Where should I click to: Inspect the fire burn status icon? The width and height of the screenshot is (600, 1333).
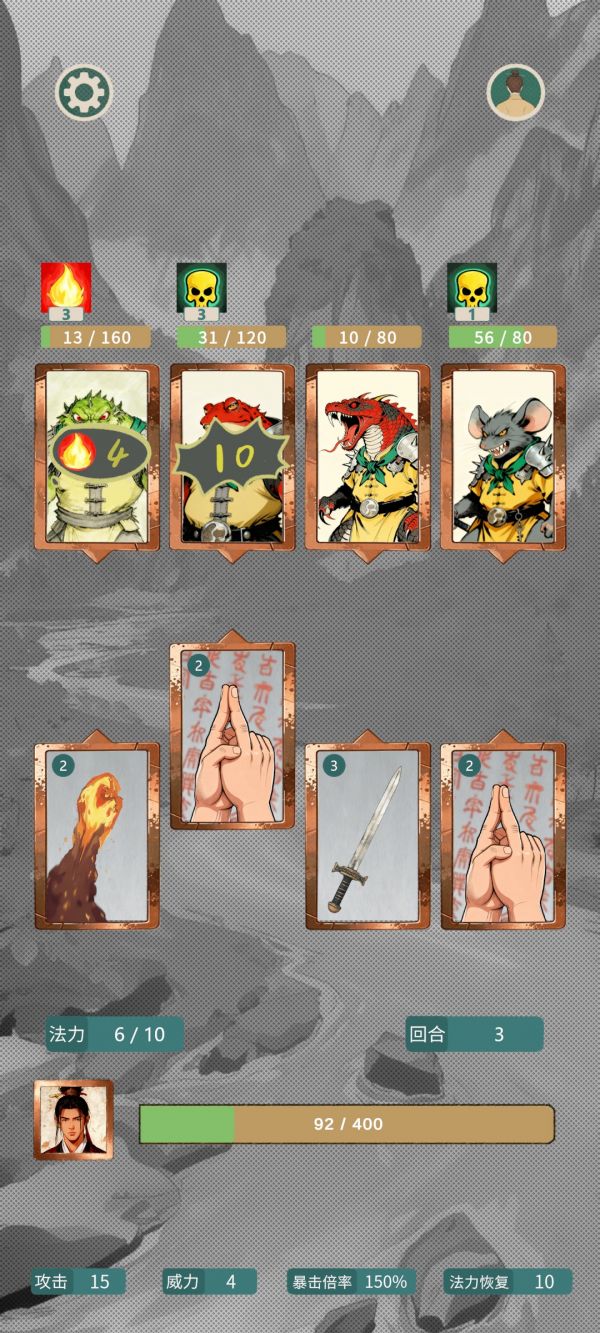[x=66, y=288]
